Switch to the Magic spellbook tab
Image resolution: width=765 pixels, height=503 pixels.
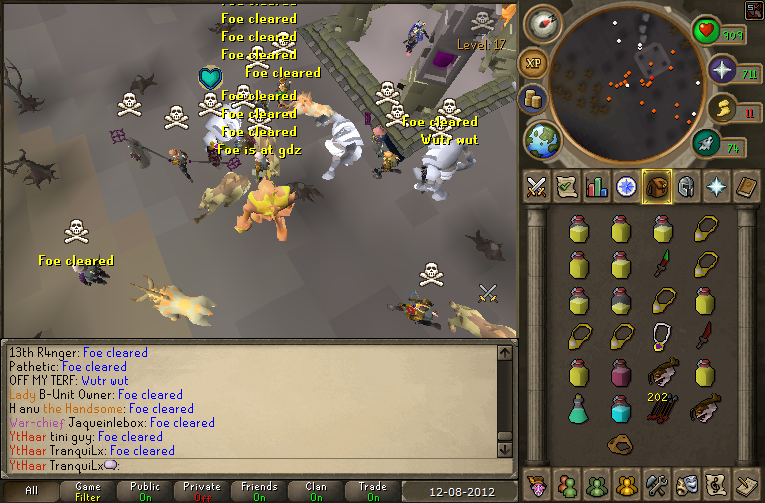coord(747,187)
